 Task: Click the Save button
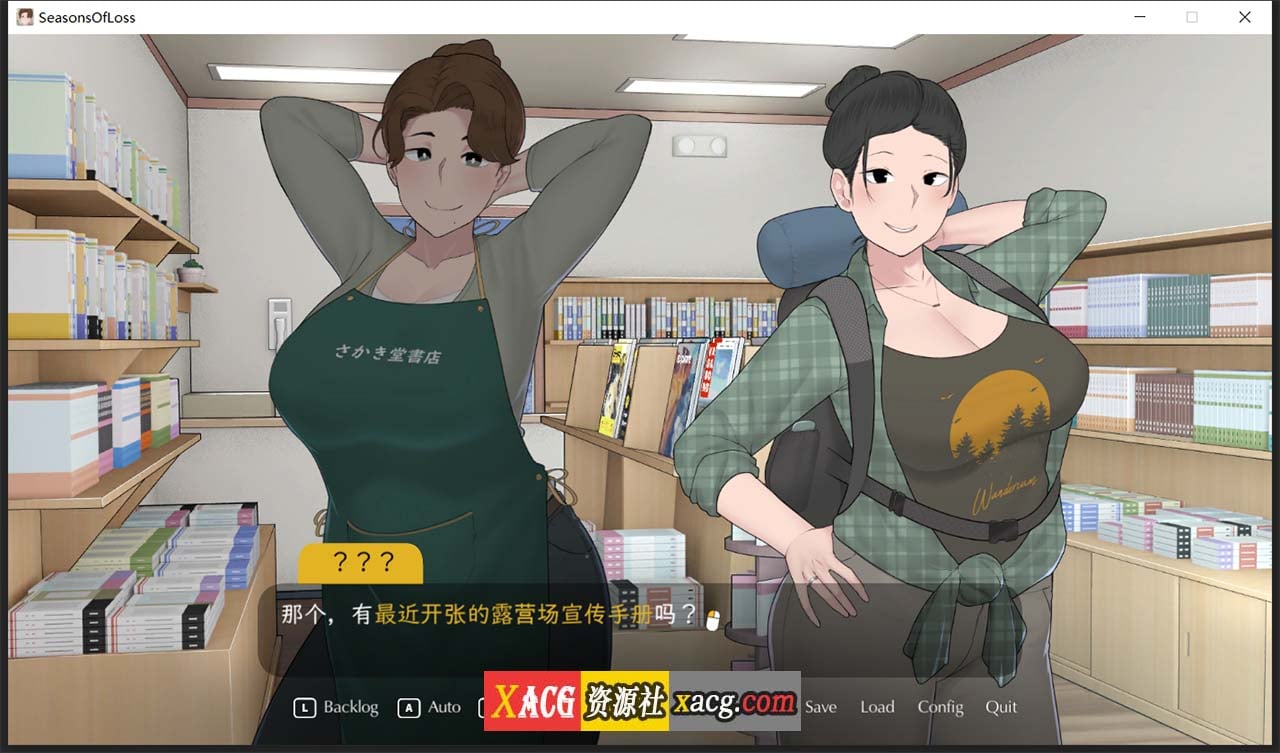(x=820, y=707)
